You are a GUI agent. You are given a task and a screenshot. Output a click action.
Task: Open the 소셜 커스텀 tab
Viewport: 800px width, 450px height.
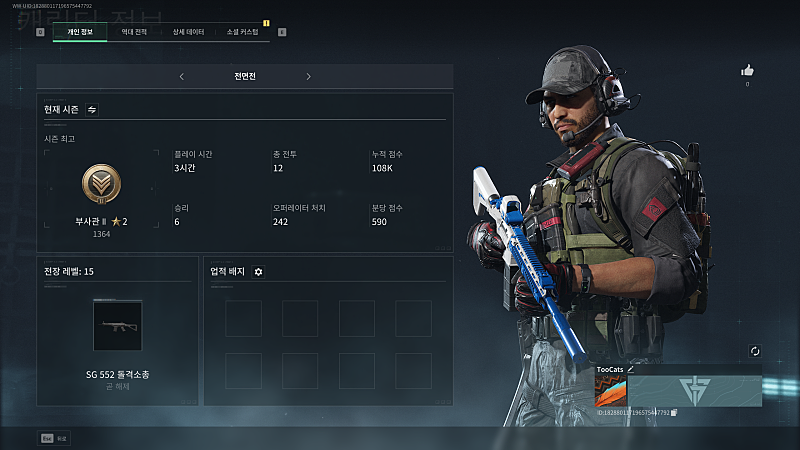pyautogui.click(x=242, y=32)
